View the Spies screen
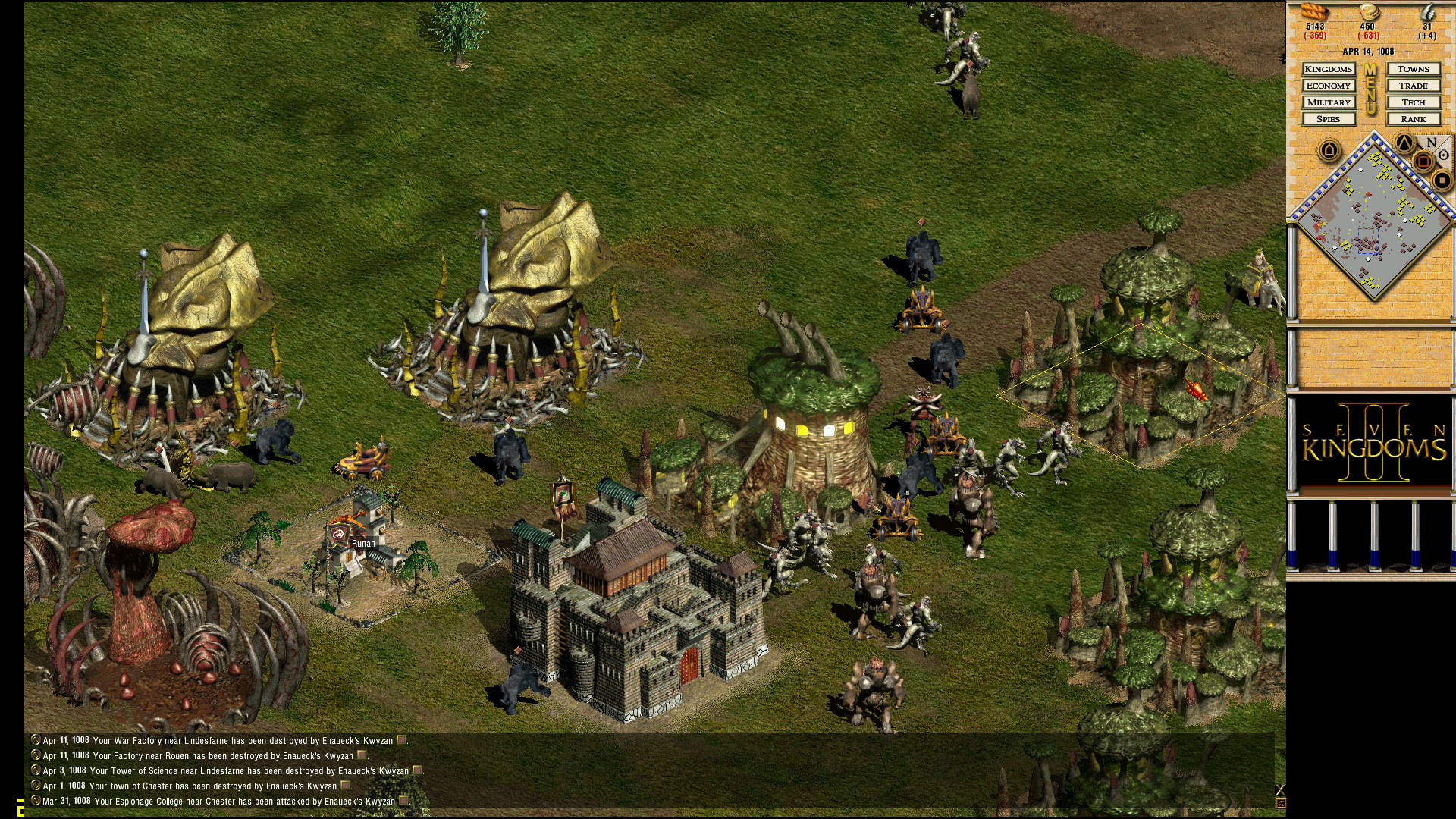The height and width of the screenshot is (819, 1456). [1329, 119]
